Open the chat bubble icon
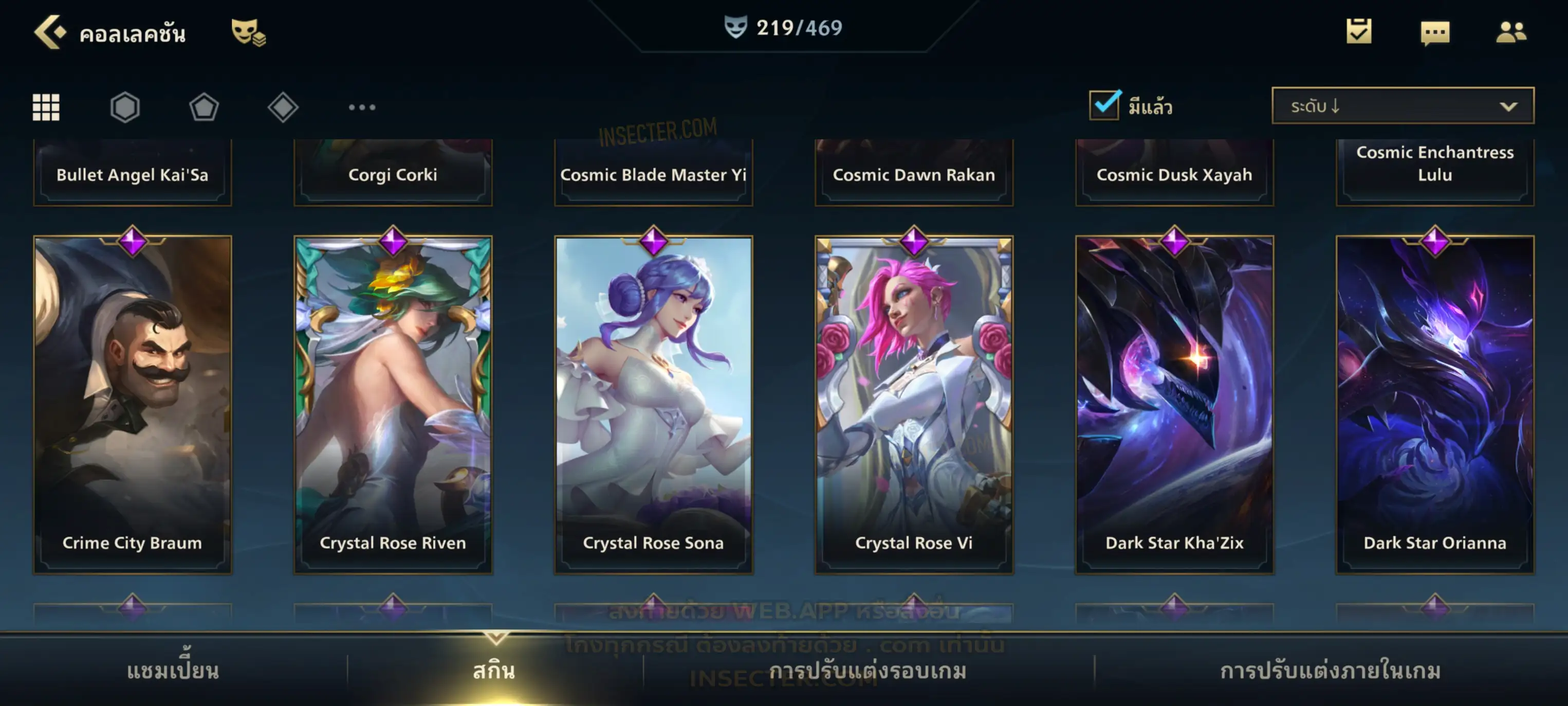Screen dimensions: 1568x706 point(1435,33)
